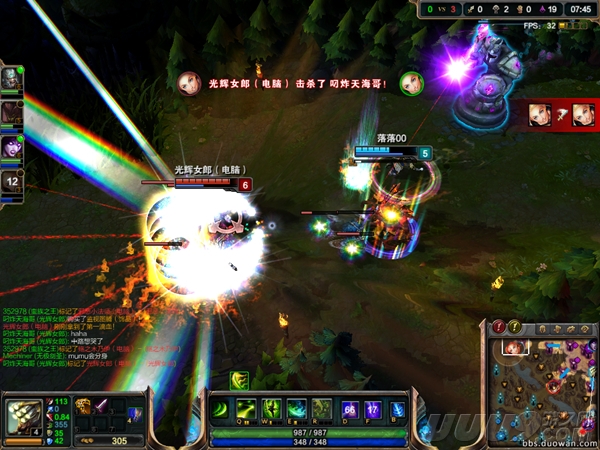This screenshot has width=600, height=450.
Task: Use the F summoner spell on cooldown 17
Action: [x=372, y=410]
